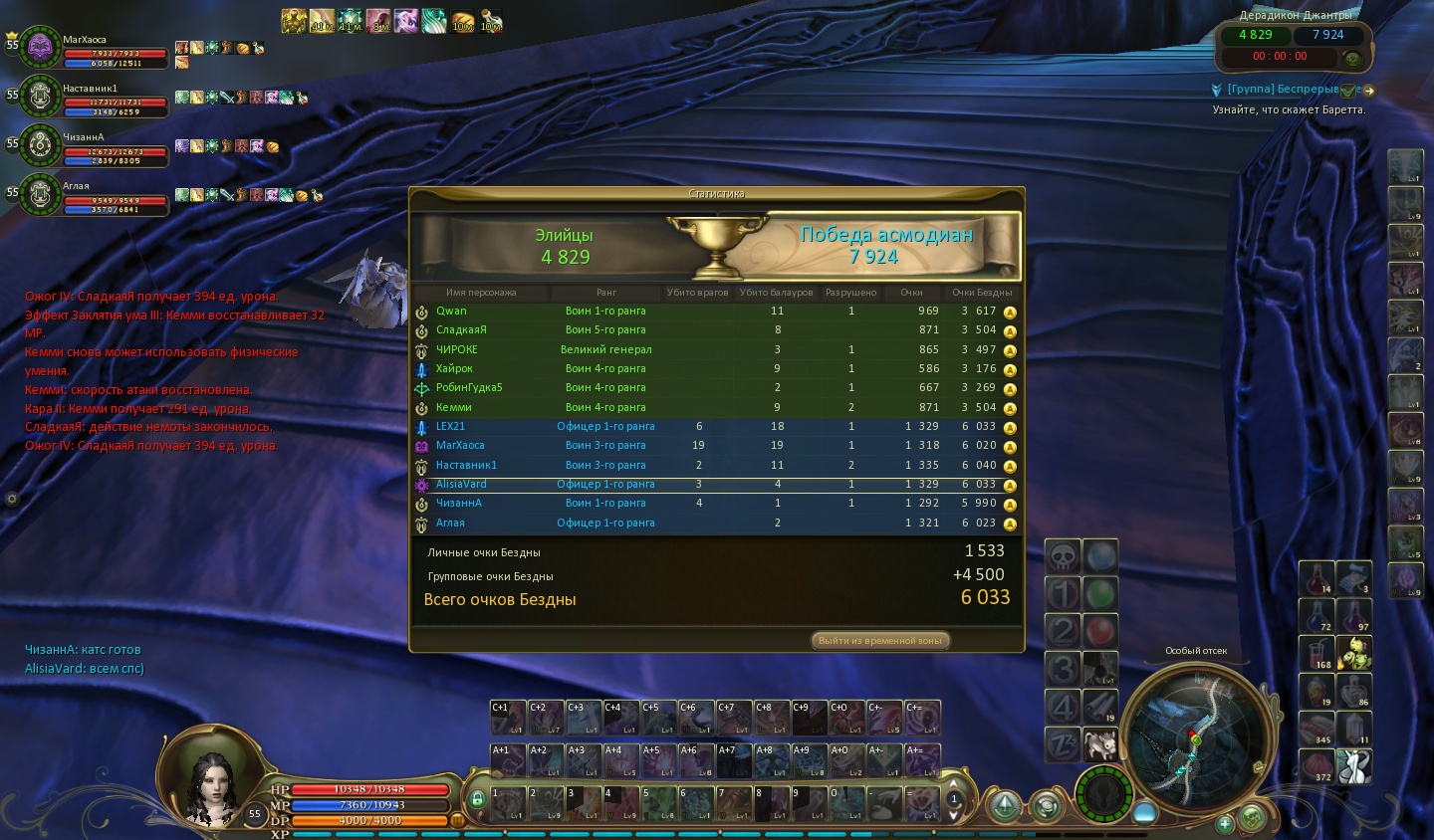Viewport: 1434px width, 840px height.
Task: Use the scroll item with count 3
Action: [x=1353, y=577]
